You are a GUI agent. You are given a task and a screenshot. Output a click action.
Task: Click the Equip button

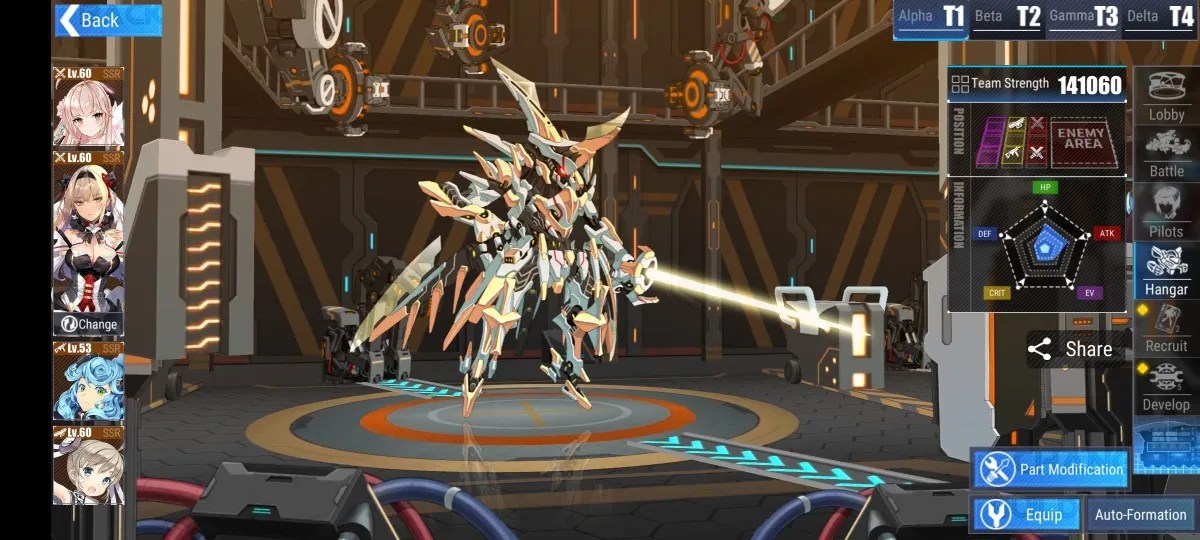point(1025,515)
